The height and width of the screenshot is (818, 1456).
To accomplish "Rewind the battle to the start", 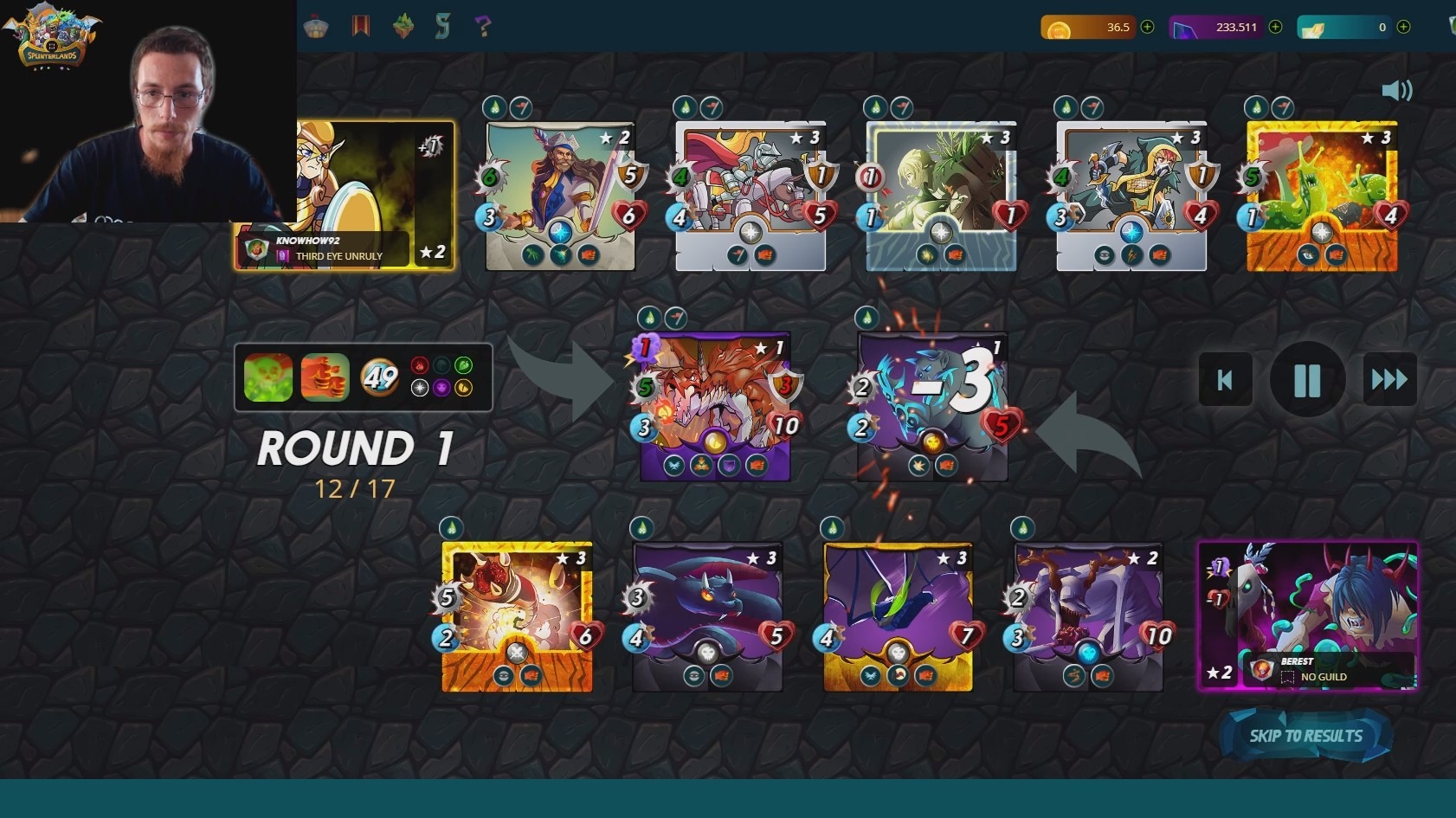I will 1225,379.
